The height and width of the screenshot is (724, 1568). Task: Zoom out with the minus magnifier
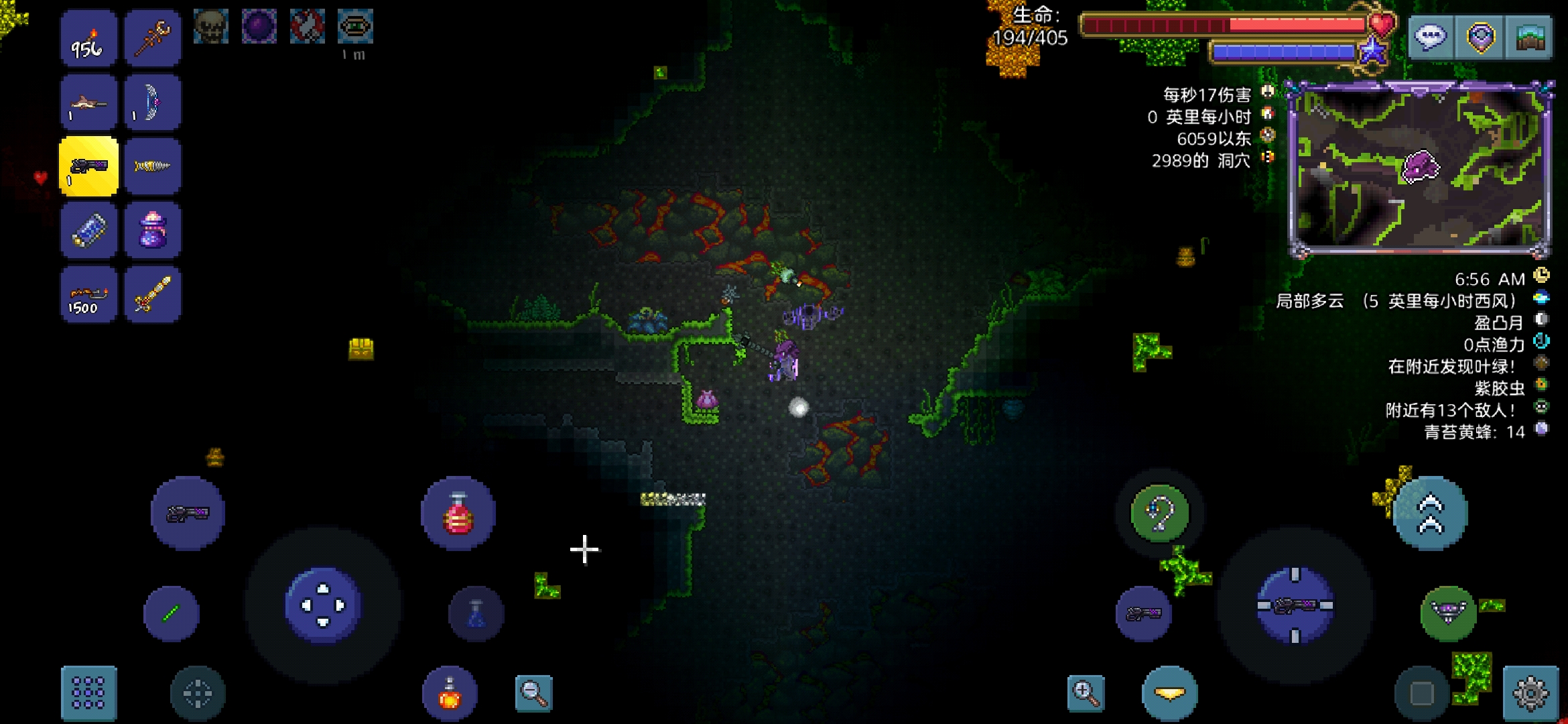point(533,693)
